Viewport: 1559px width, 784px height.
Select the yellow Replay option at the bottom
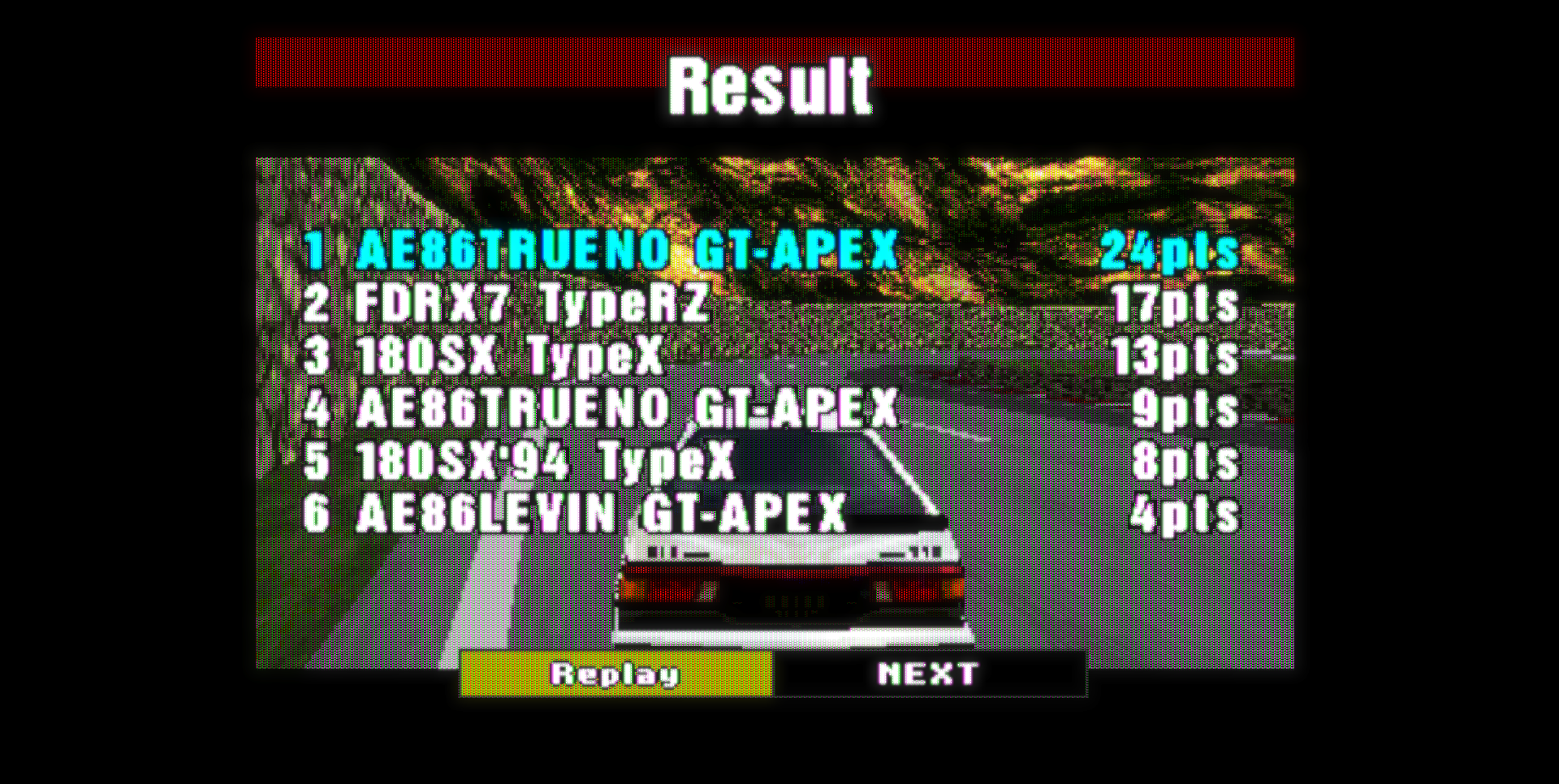[617, 674]
